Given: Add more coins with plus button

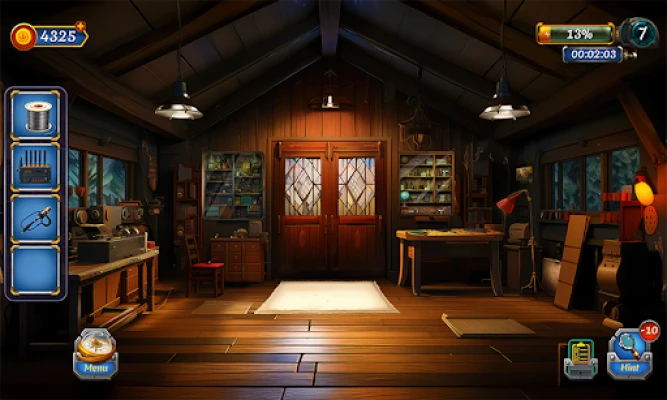Looking at the screenshot, I should tap(80, 26).
